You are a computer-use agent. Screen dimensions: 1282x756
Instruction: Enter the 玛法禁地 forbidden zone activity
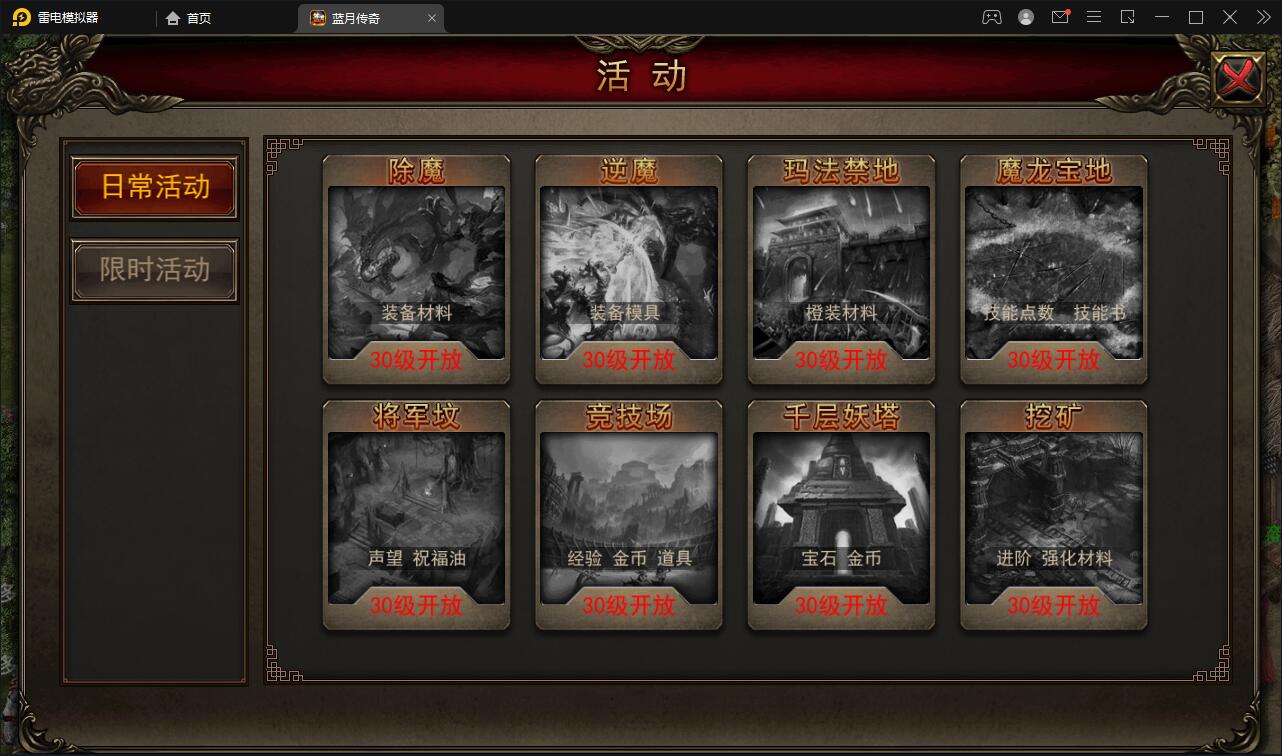click(841, 270)
